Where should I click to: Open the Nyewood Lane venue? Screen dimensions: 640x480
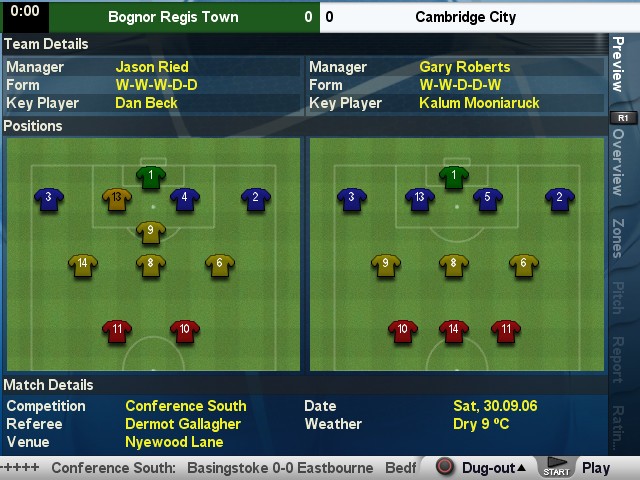[174, 442]
